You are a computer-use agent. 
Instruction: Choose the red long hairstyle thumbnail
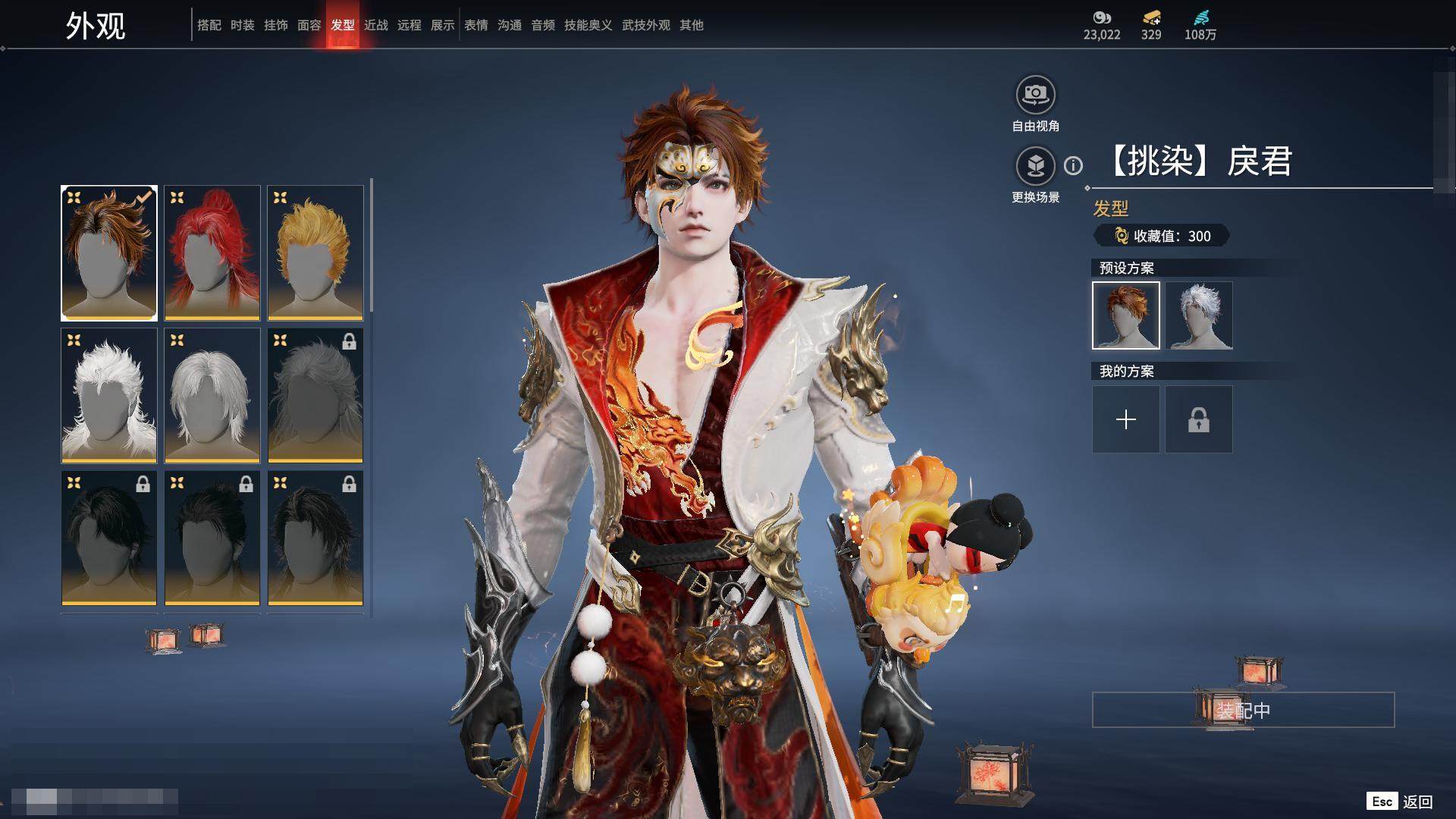point(212,253)
